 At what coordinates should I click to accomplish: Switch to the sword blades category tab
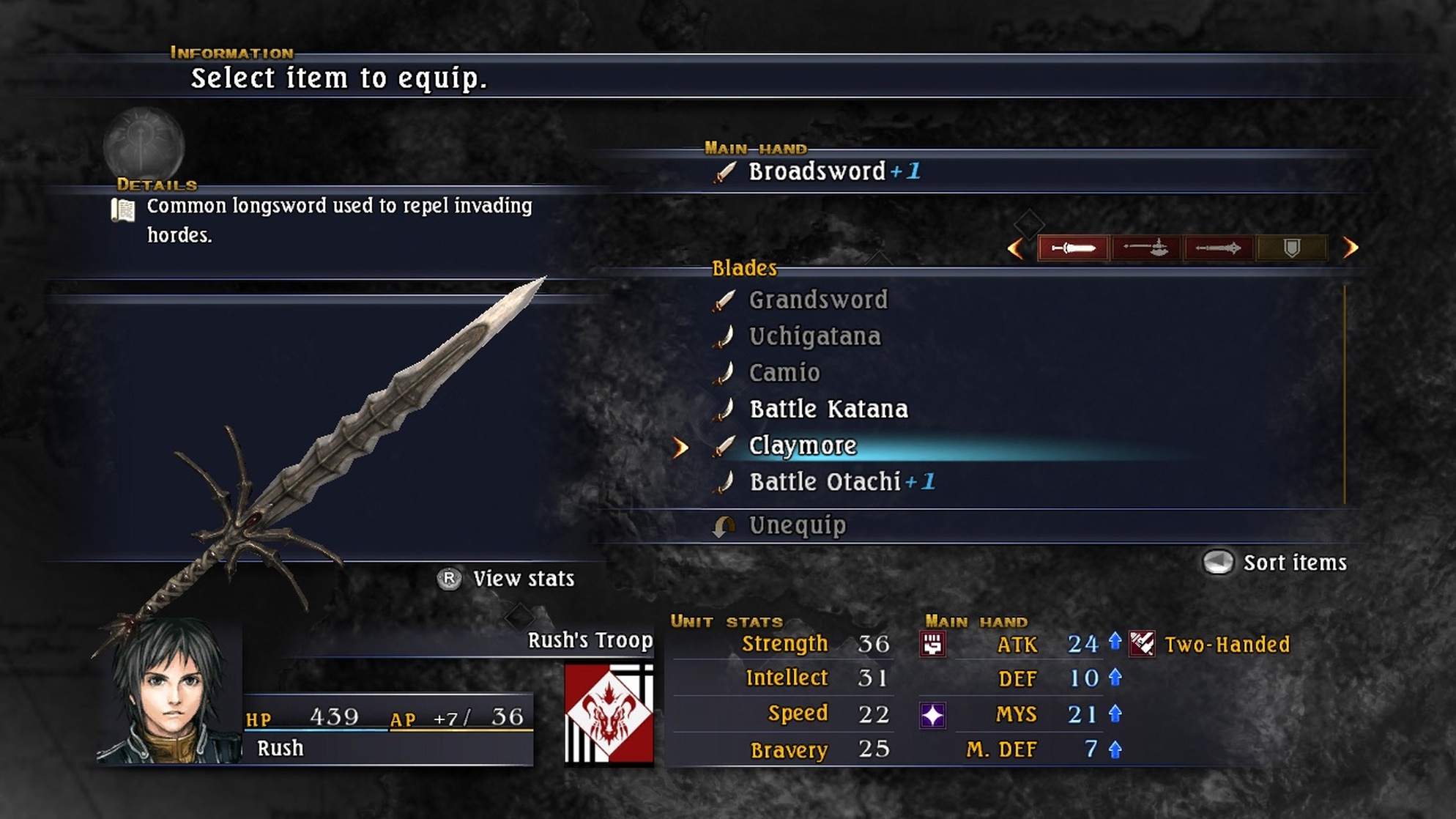pyautogui.click(x=1073, y=248)
